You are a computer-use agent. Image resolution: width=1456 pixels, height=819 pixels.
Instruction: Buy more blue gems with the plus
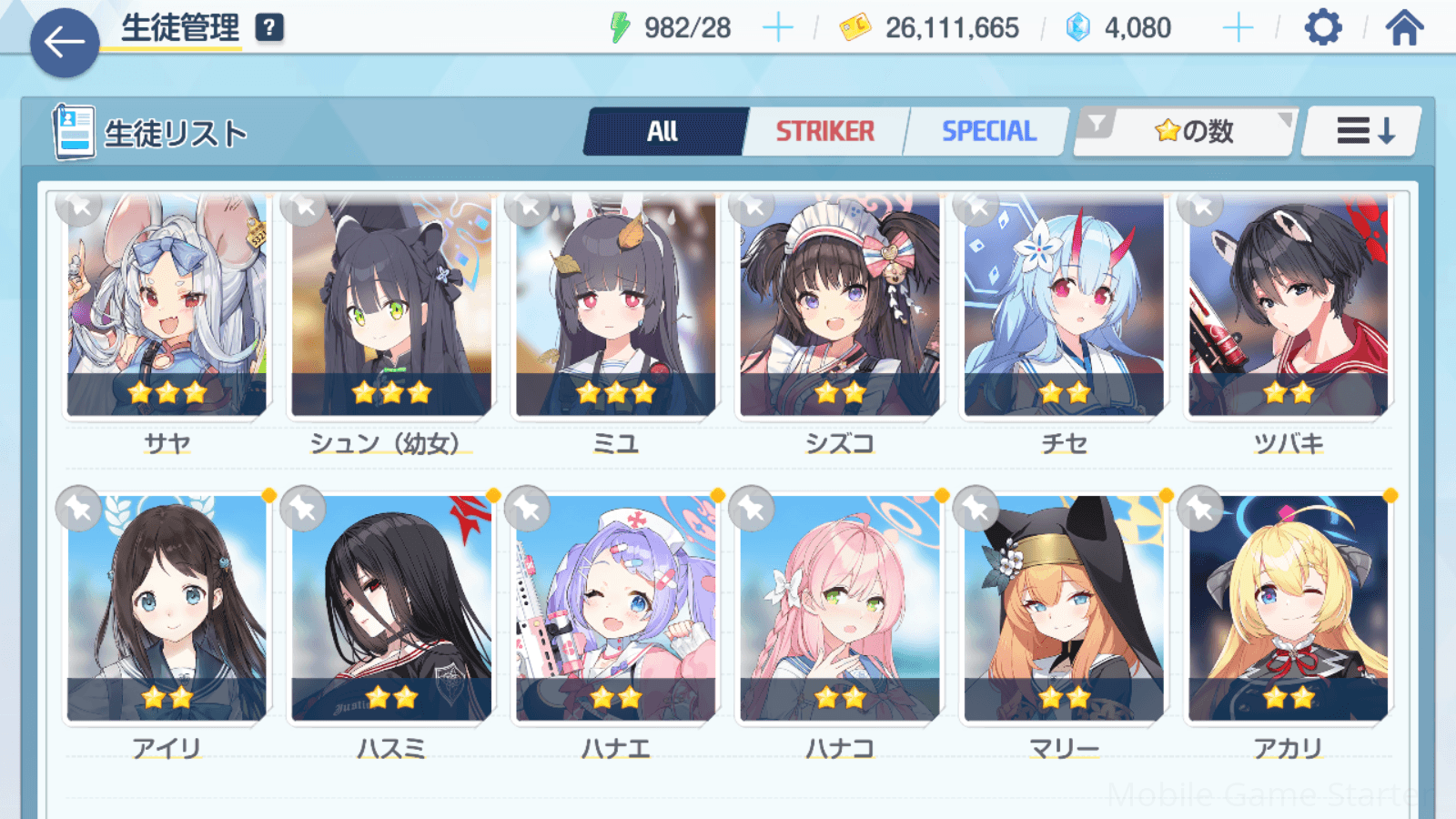point(1238,28)
